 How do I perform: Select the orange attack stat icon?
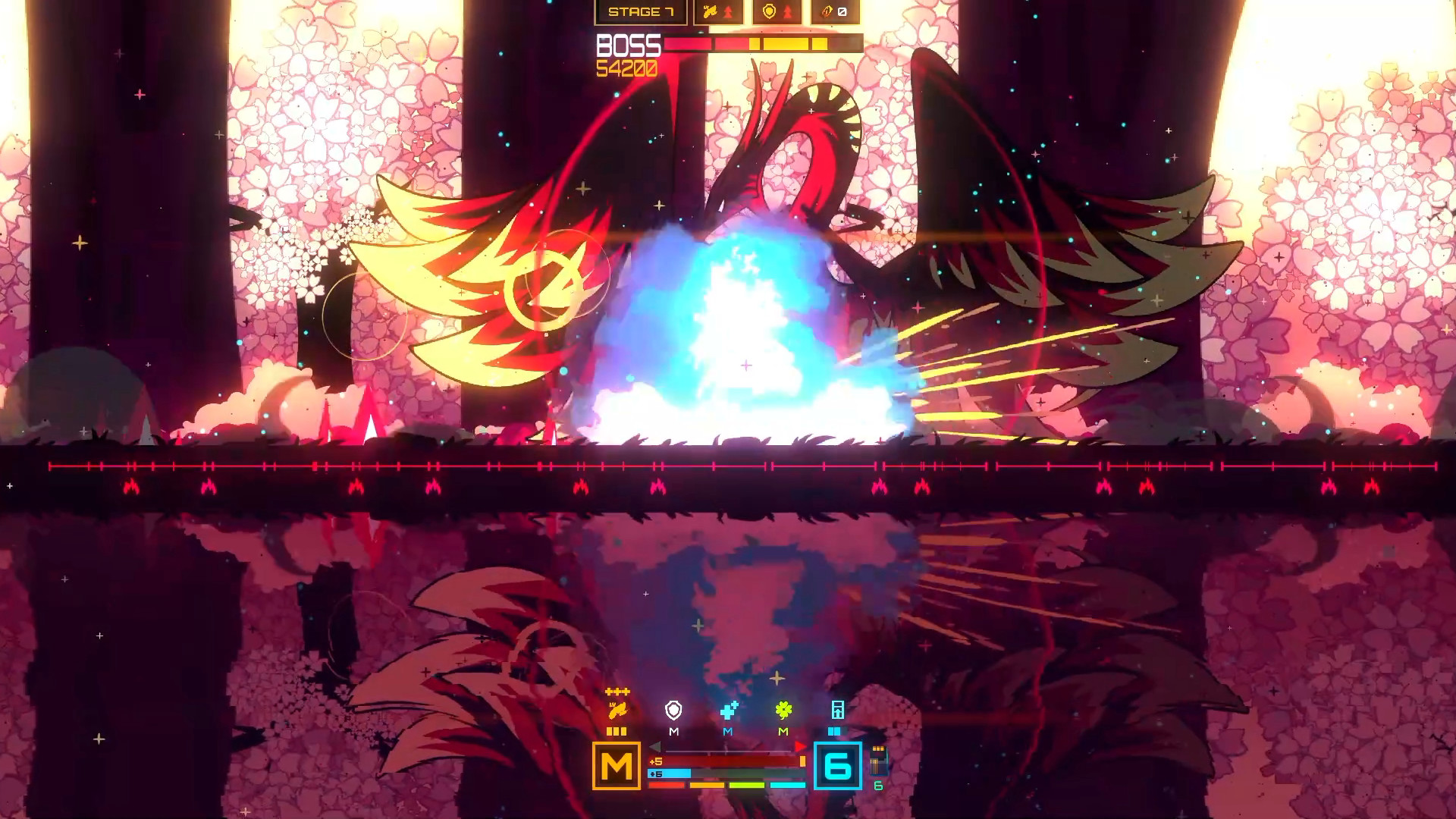(617, 711)
